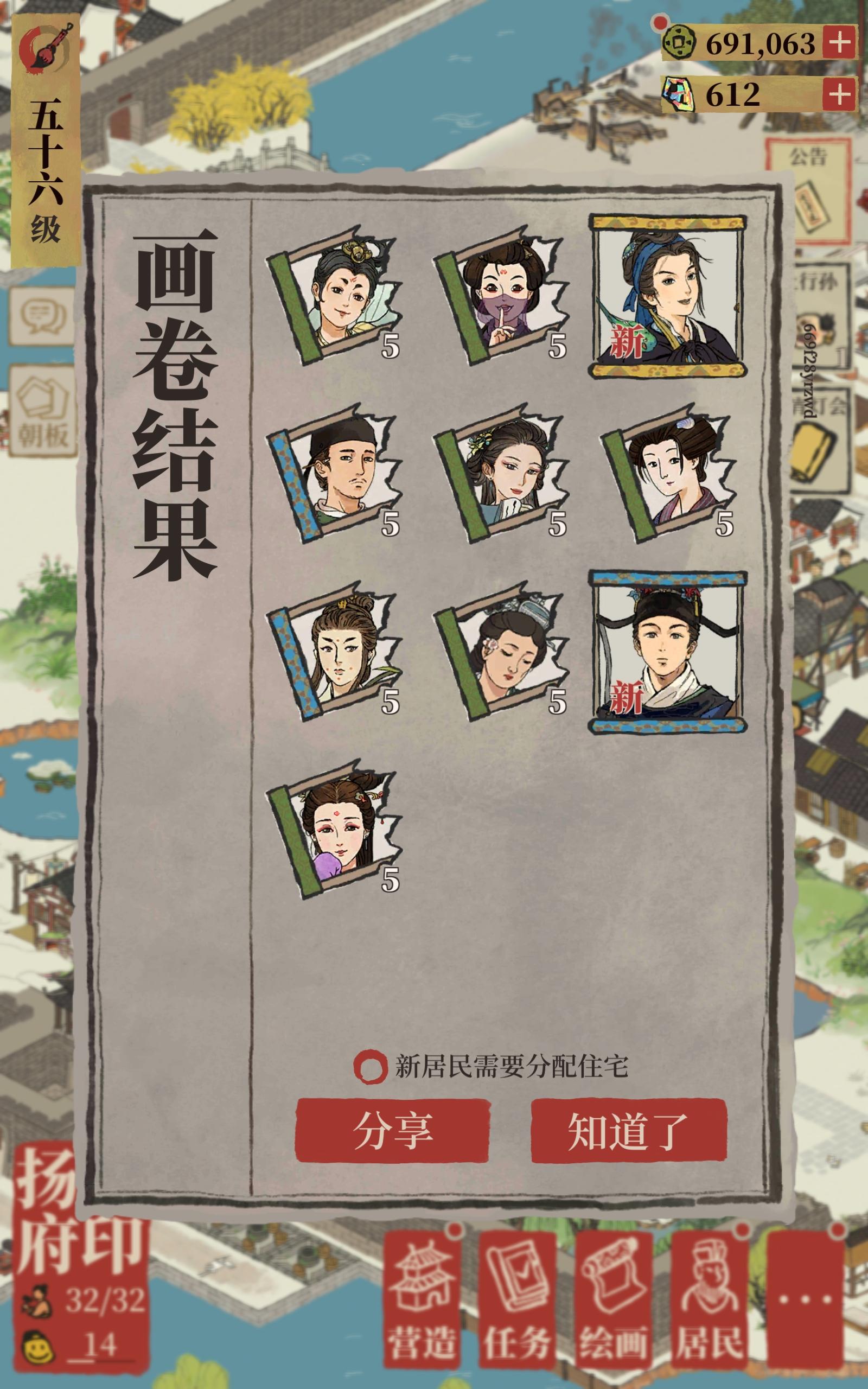The height and width of the screenshot is (1389, 868).
Task: Click plus to add copper coins
Action: (x=839, y=41)
